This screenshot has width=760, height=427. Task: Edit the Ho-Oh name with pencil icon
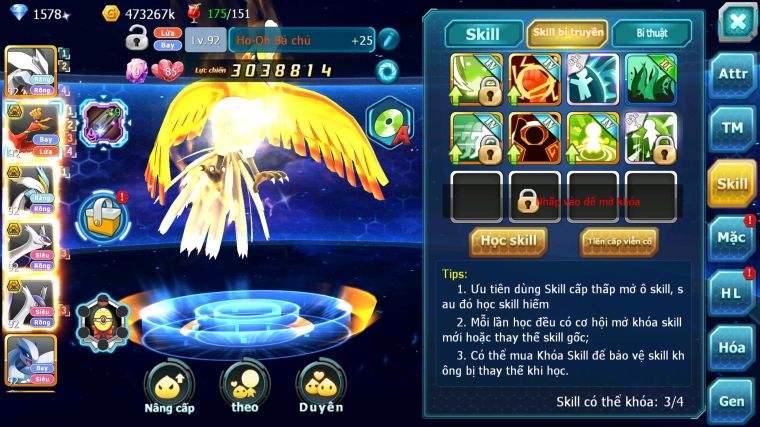point(389,40)
